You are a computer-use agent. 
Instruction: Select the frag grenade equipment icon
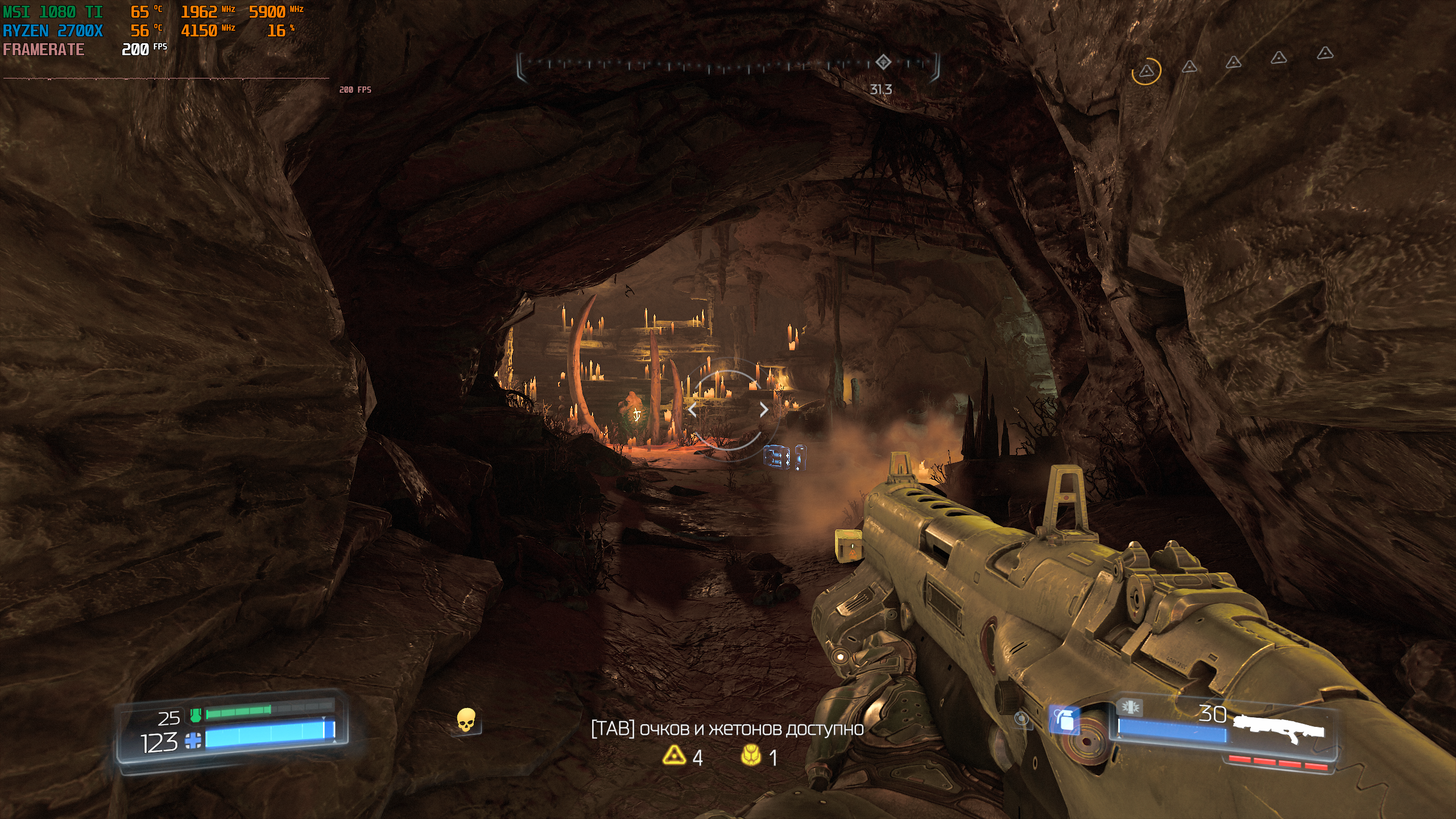1064,721
